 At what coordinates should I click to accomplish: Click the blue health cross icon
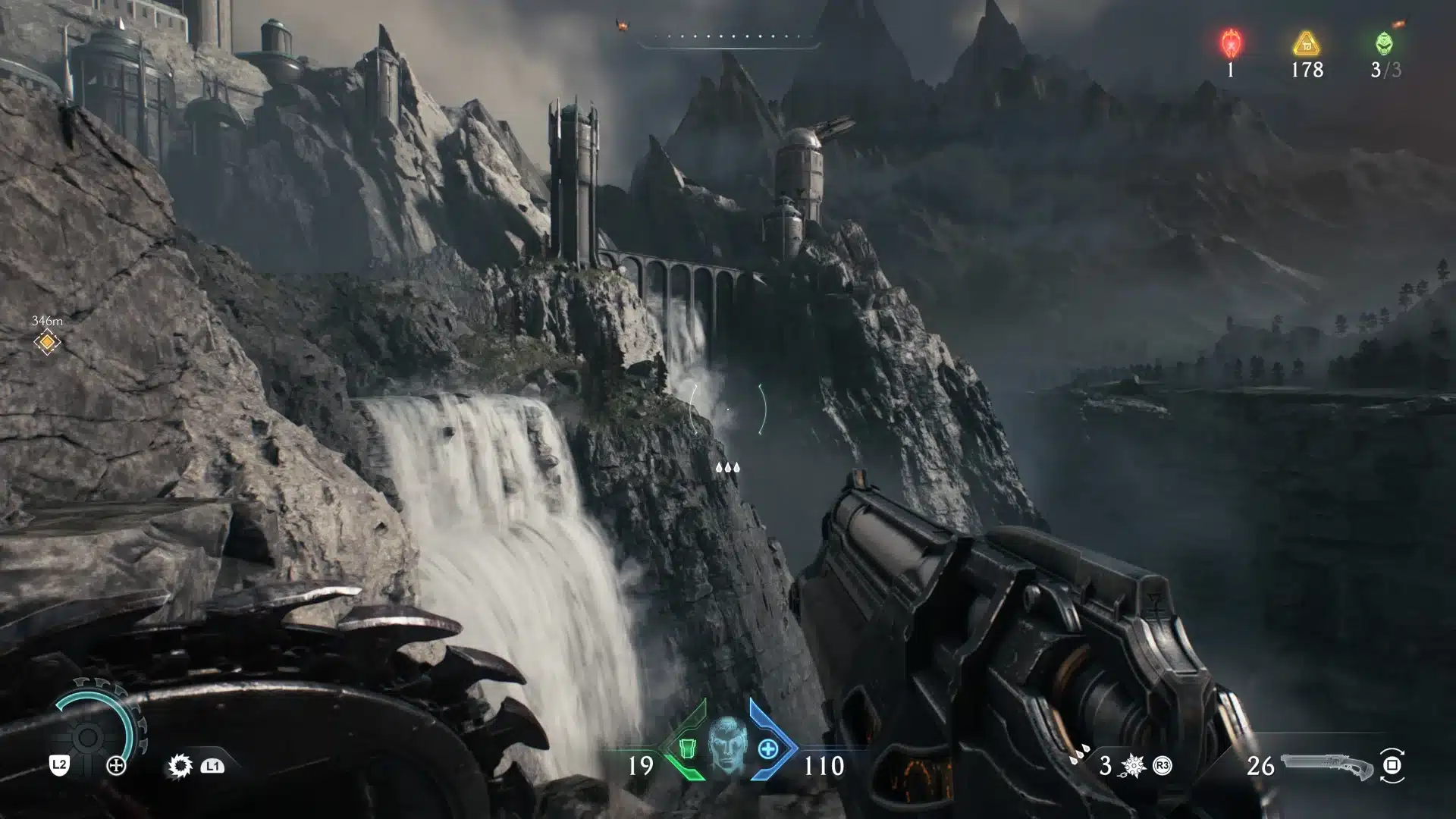point(767,749)
